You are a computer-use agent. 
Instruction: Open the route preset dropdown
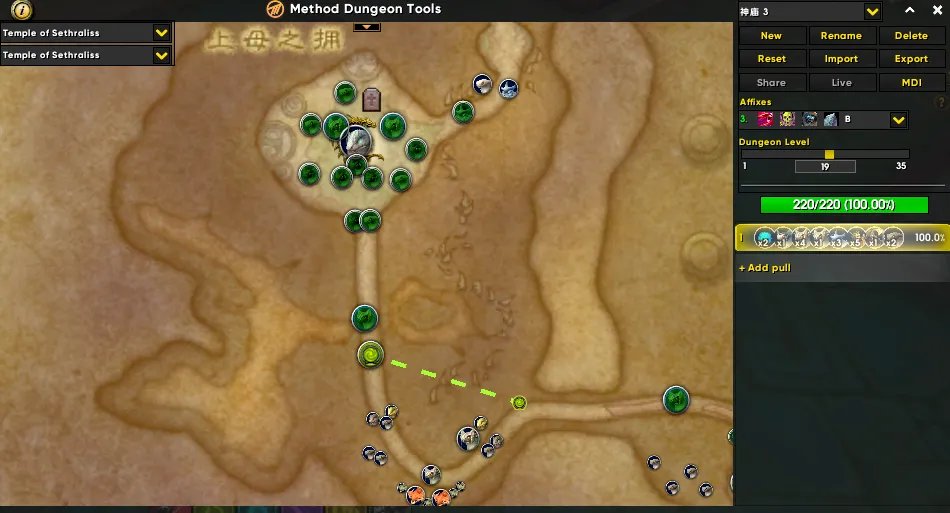[872, 11]
